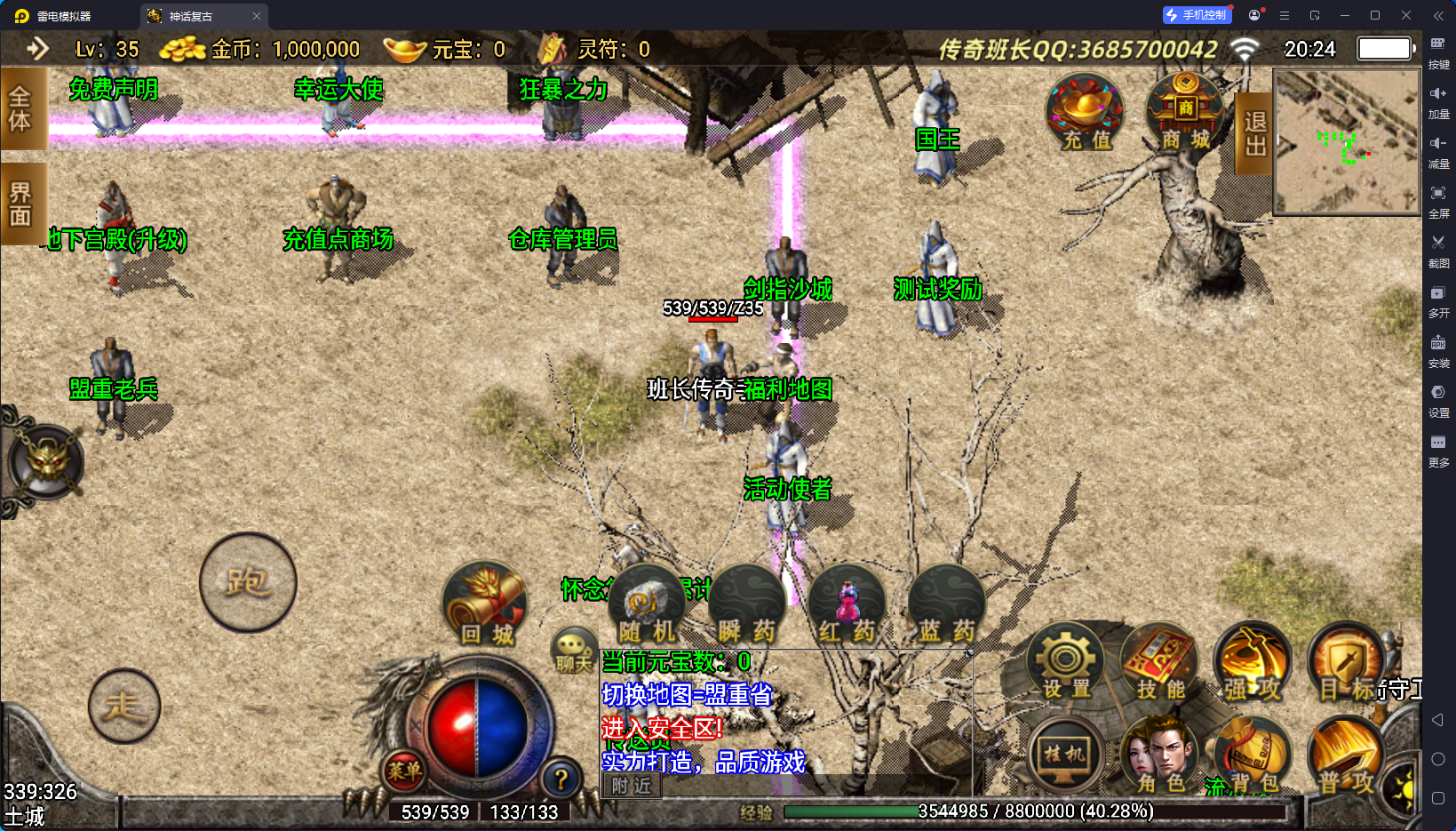The width and height of the screenshot is (1456, 831).
Task: Use the 瞬药 instant potion slot
Action: [746, 606]
